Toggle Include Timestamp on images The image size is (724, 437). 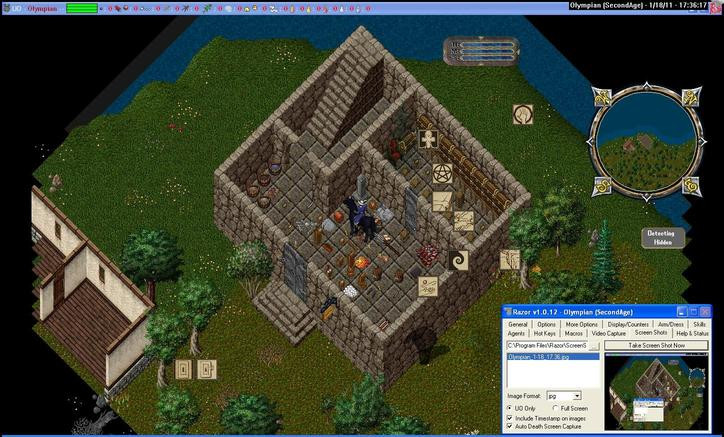coord(511,418)
